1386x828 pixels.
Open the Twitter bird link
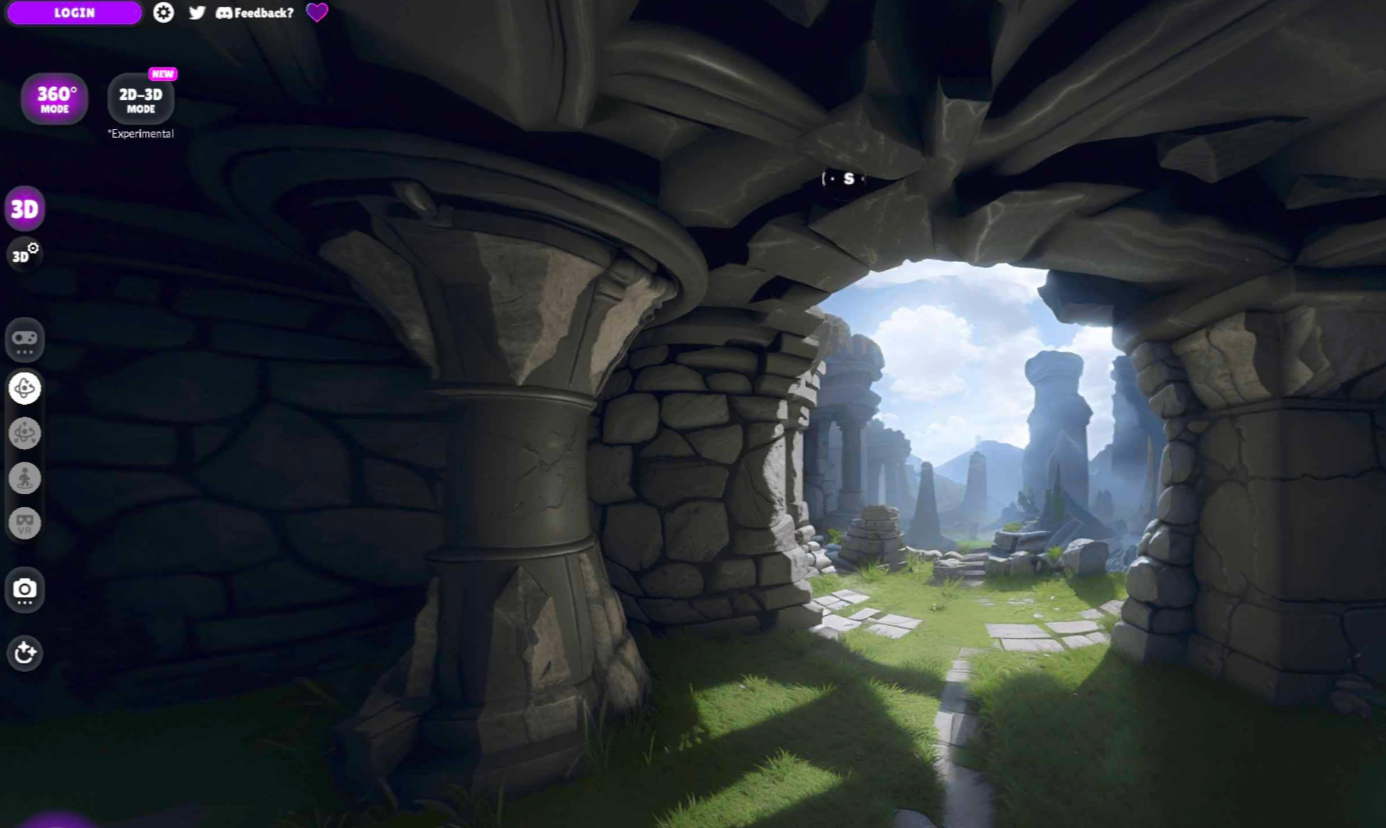[197, 13]
